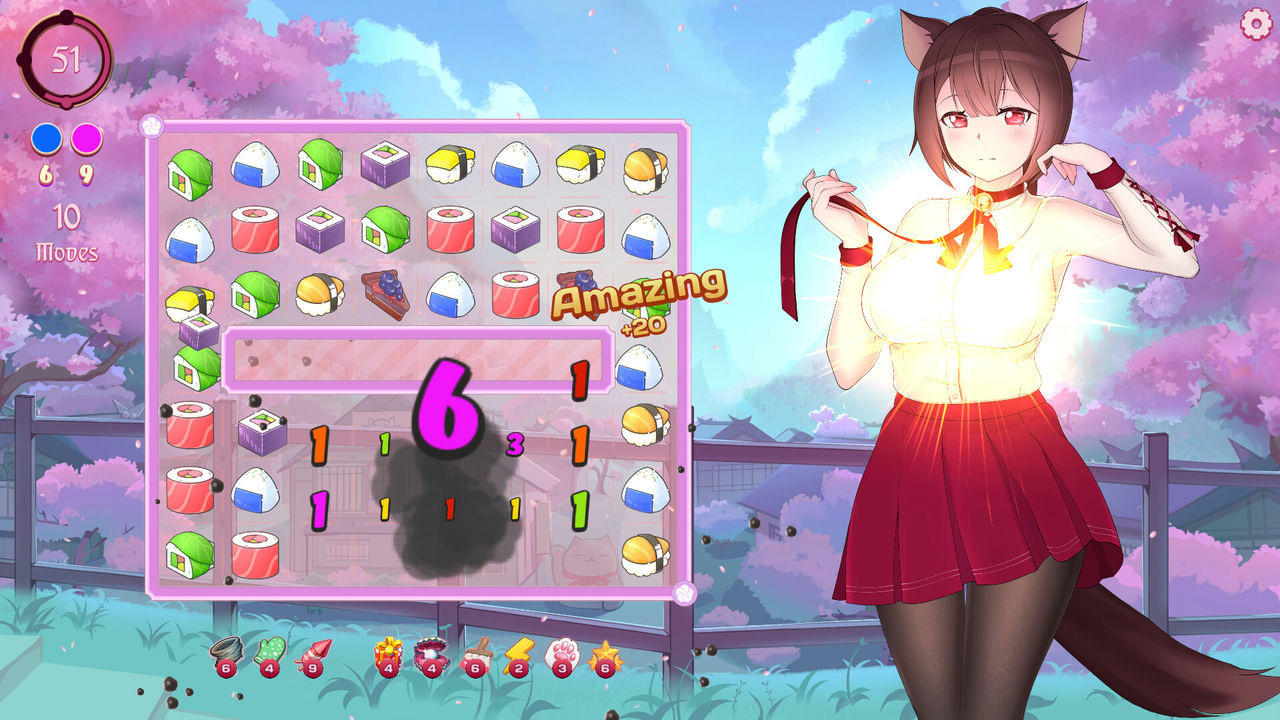Select the blueberry cake tile on the board
Viewport: 1280px width, 720px height.
(385, 296)
